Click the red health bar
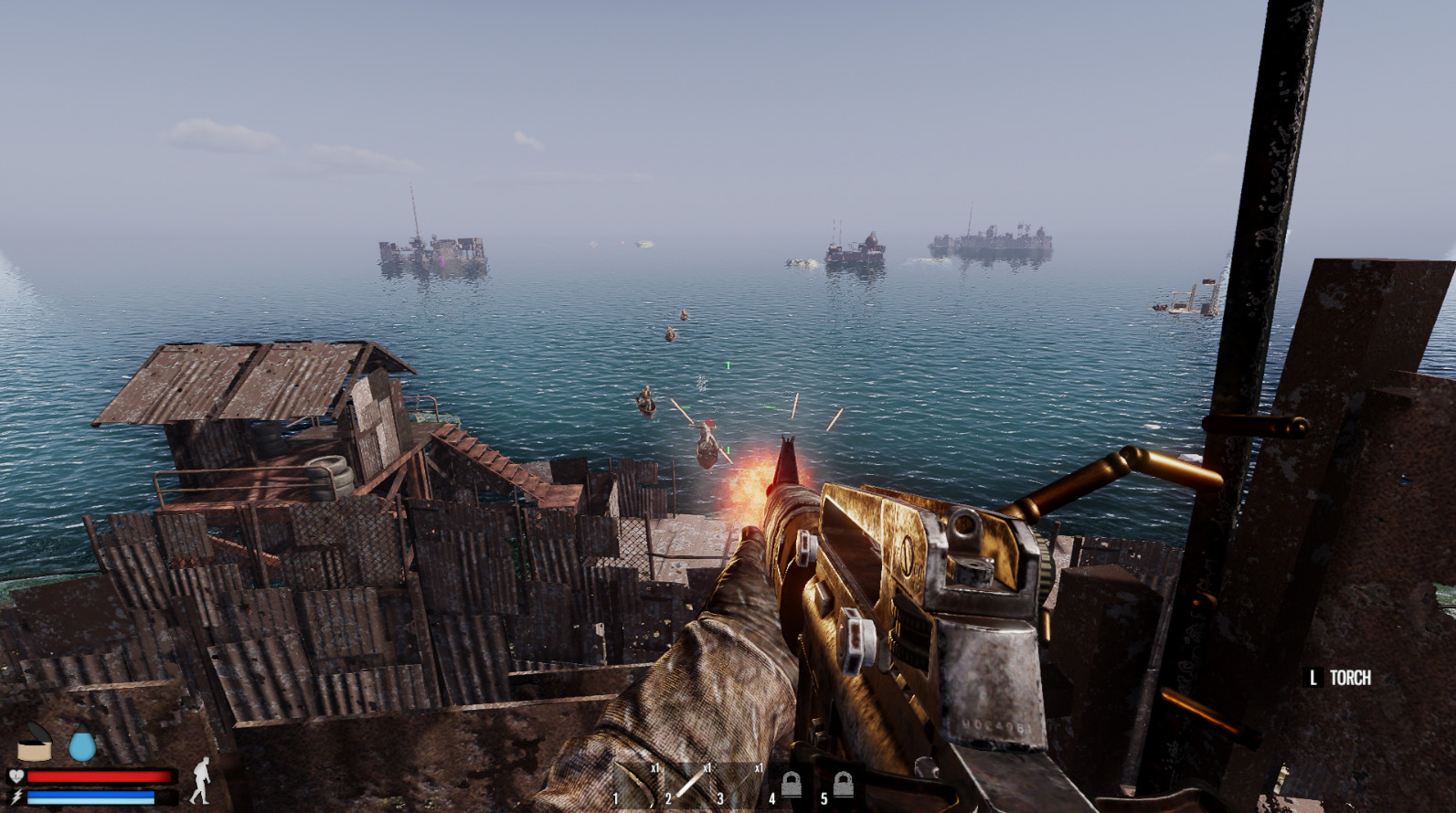 click(x=101, y=775)
